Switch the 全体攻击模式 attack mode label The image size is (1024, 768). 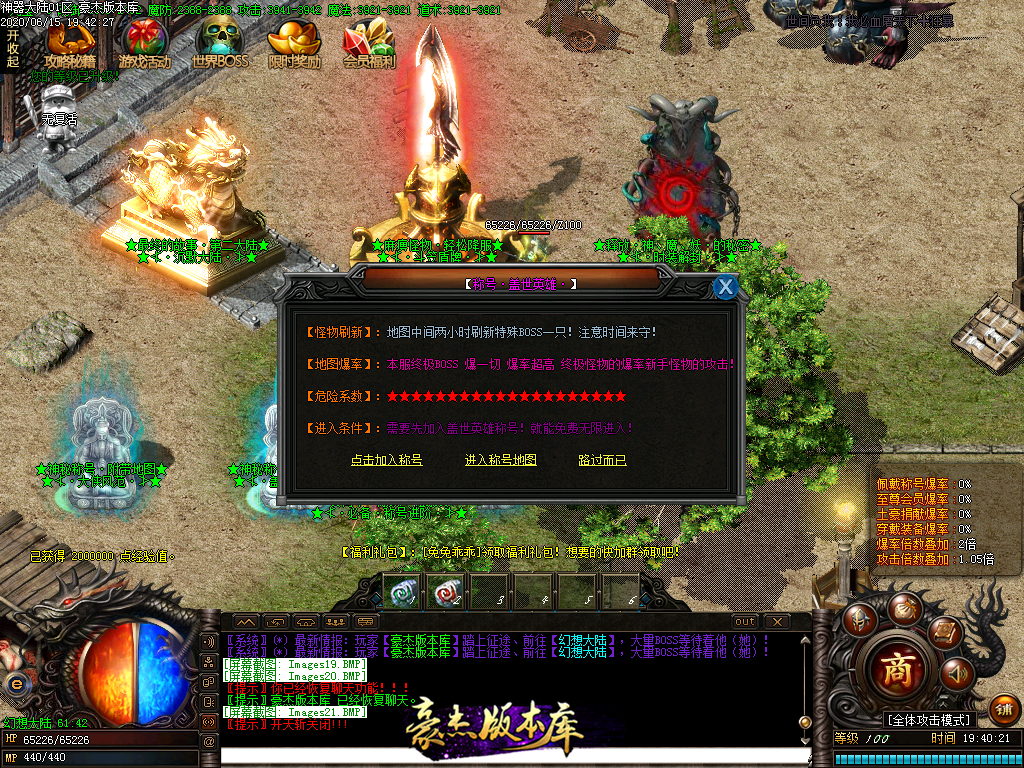click(x=929, y=720)
